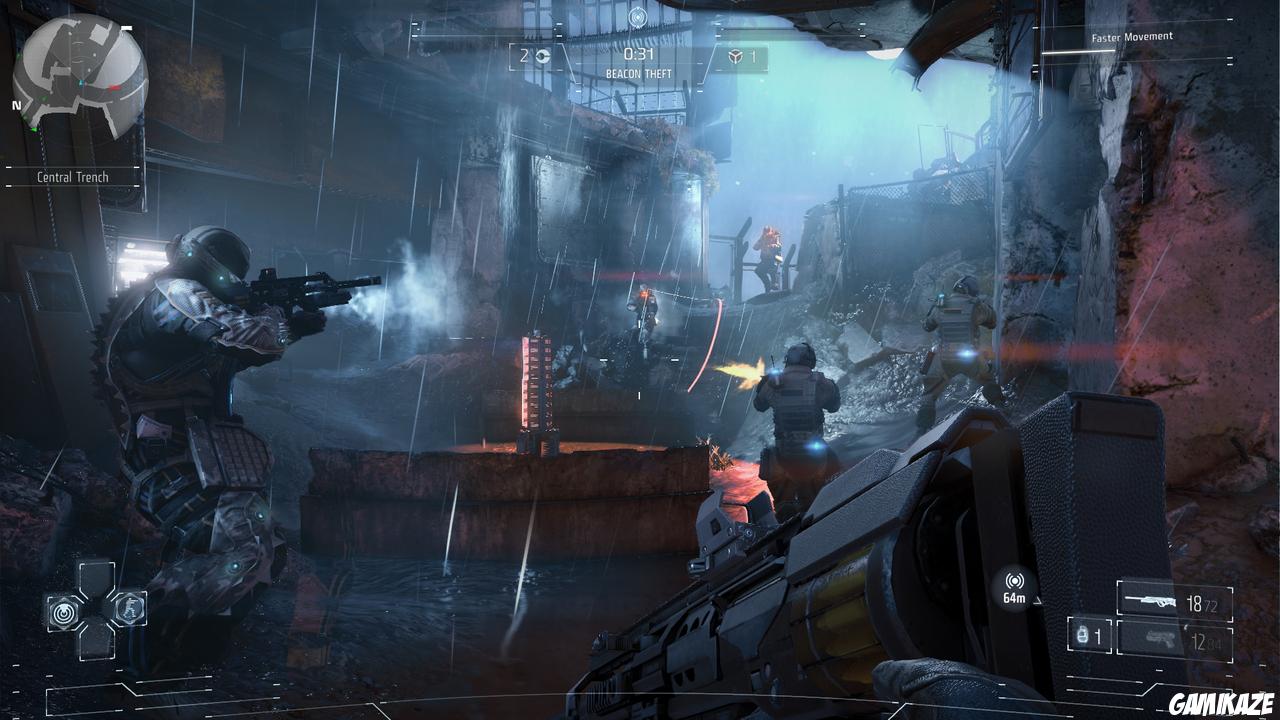This screenshot has height=720, width=1280.
Task: Select the Helghast faction emblem beside the score 1
Action: 733,58
